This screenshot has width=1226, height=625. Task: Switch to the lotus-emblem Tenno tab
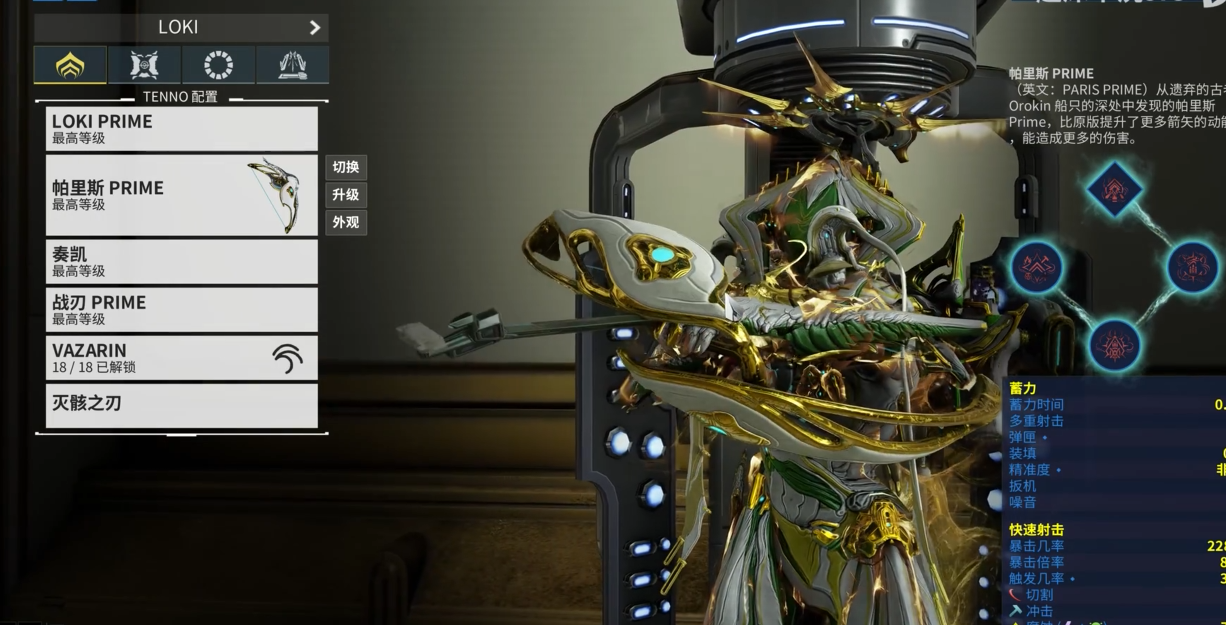[70, 65]
